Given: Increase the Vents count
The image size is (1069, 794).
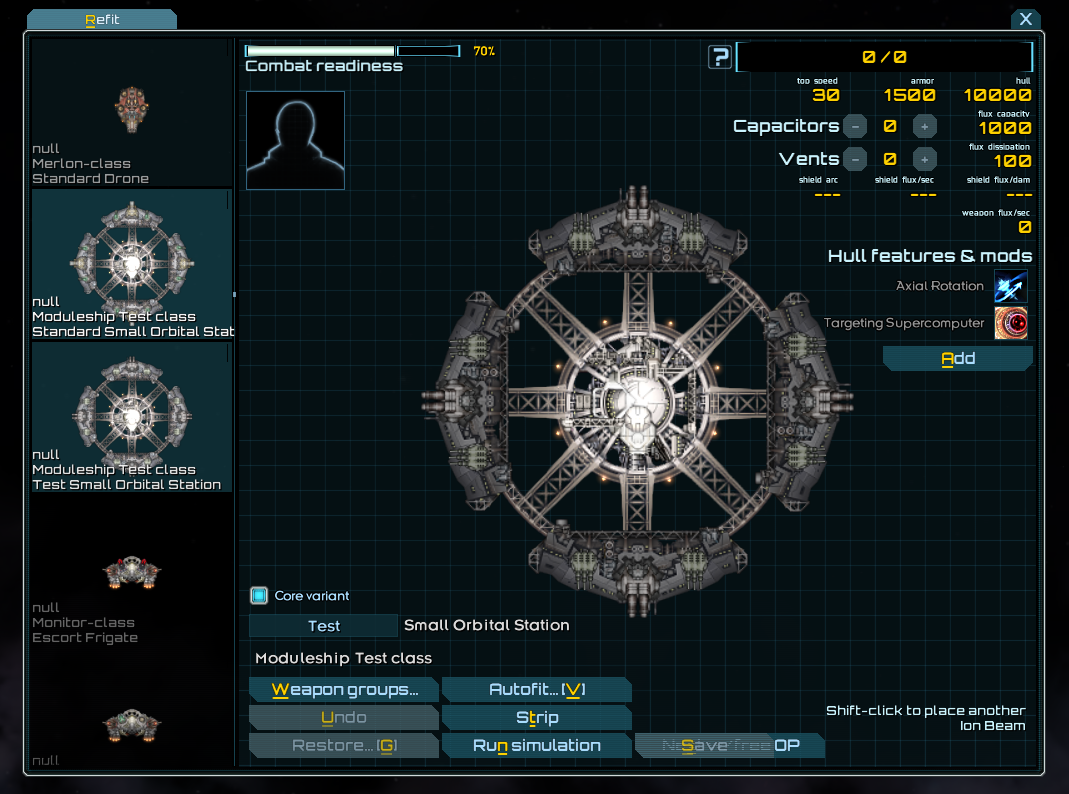Looking at the screenshot, I should 924,158.
